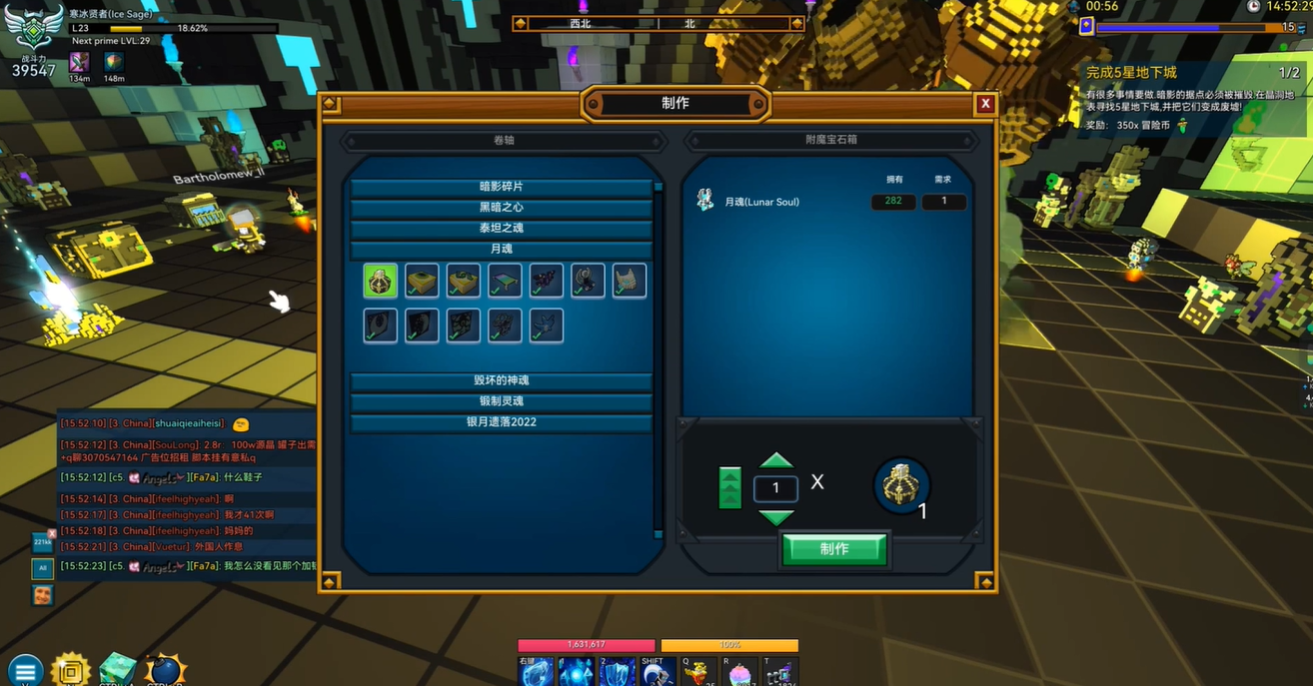Image resolution: width=1313 pixels, height=686 pixels.
Task: Craft the selected item with green 制作 button
Action: 834,549
